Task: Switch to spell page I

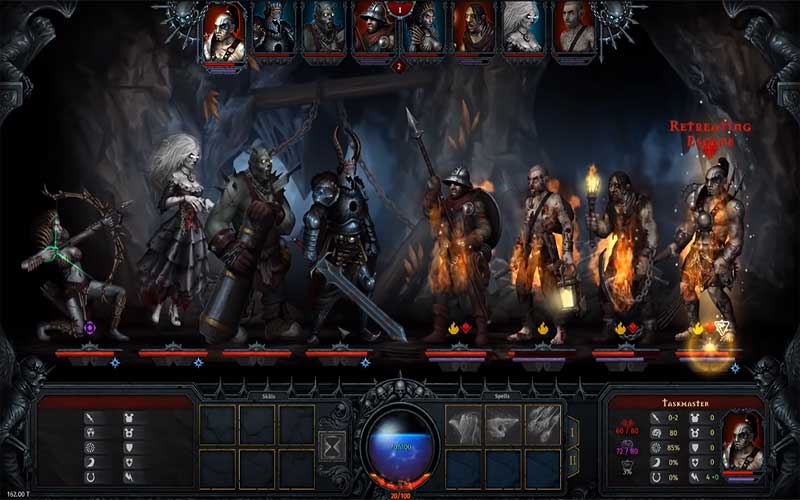Action: pos(573,432)
